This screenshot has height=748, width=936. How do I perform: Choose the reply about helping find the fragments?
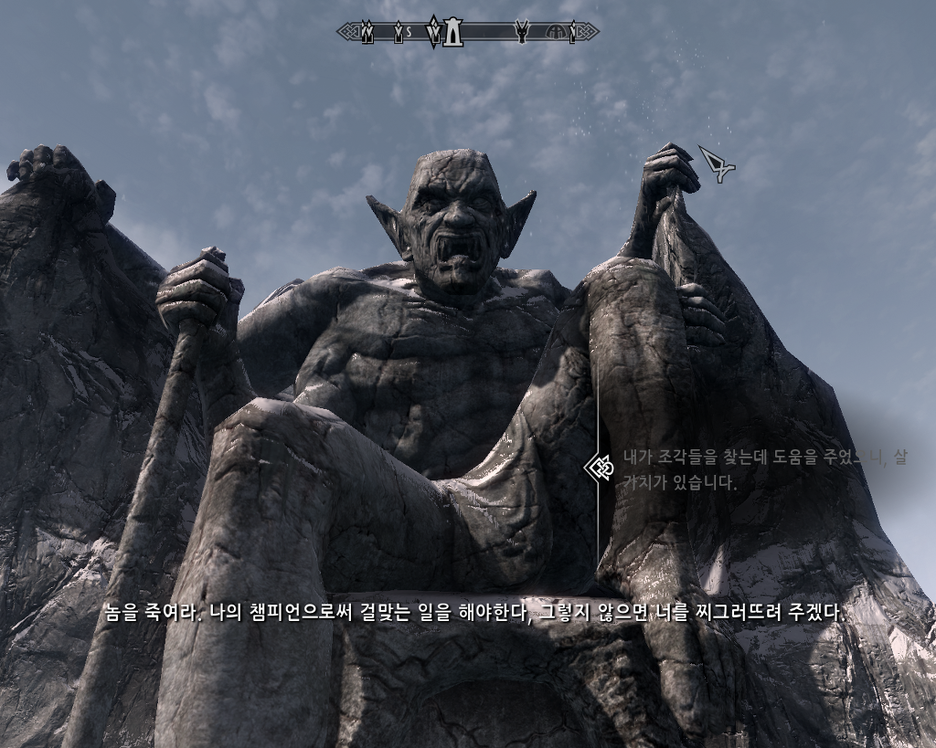point(764,469)
